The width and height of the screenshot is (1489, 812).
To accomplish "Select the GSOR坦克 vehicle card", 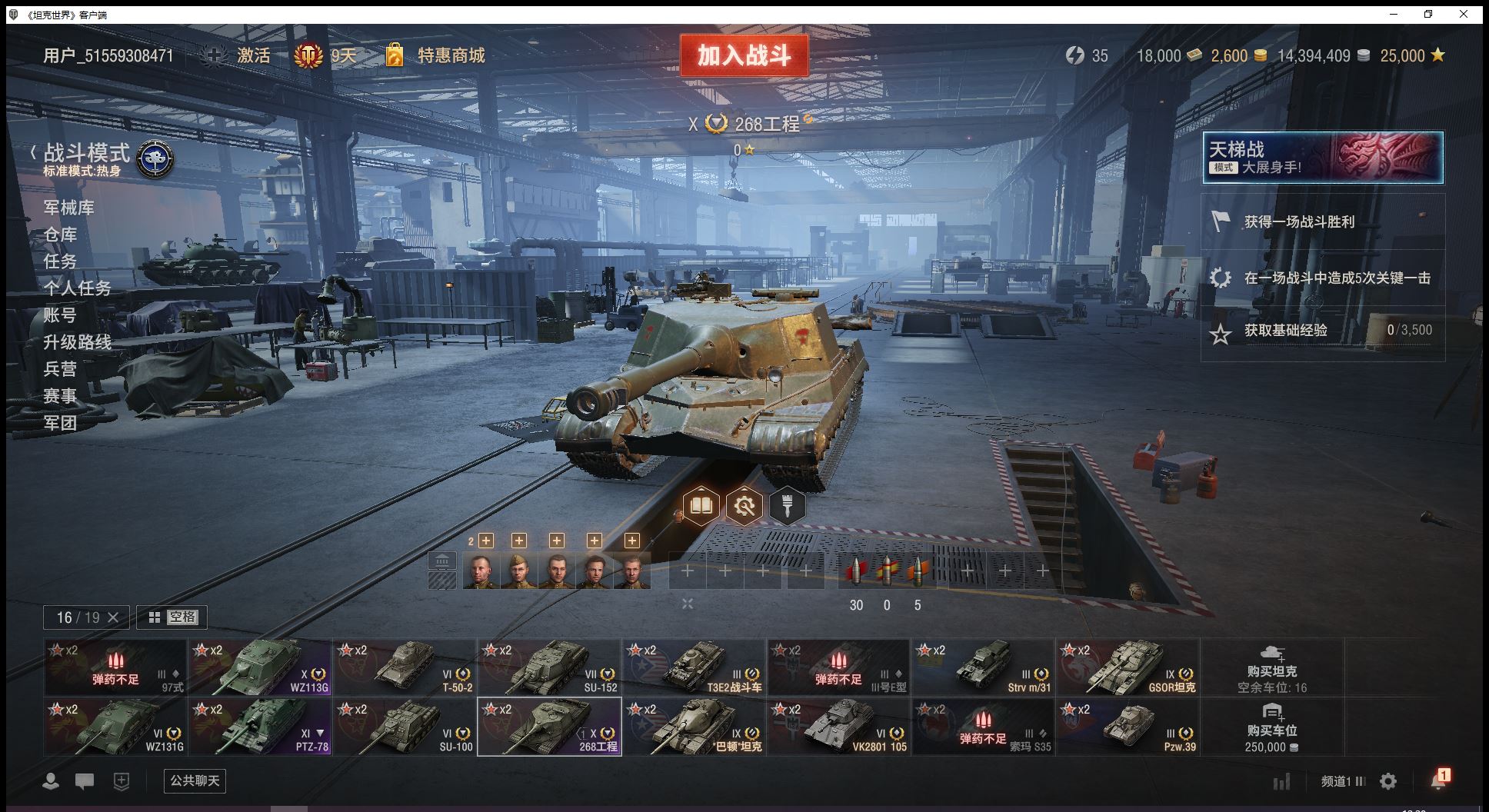I will point(1127,667).
